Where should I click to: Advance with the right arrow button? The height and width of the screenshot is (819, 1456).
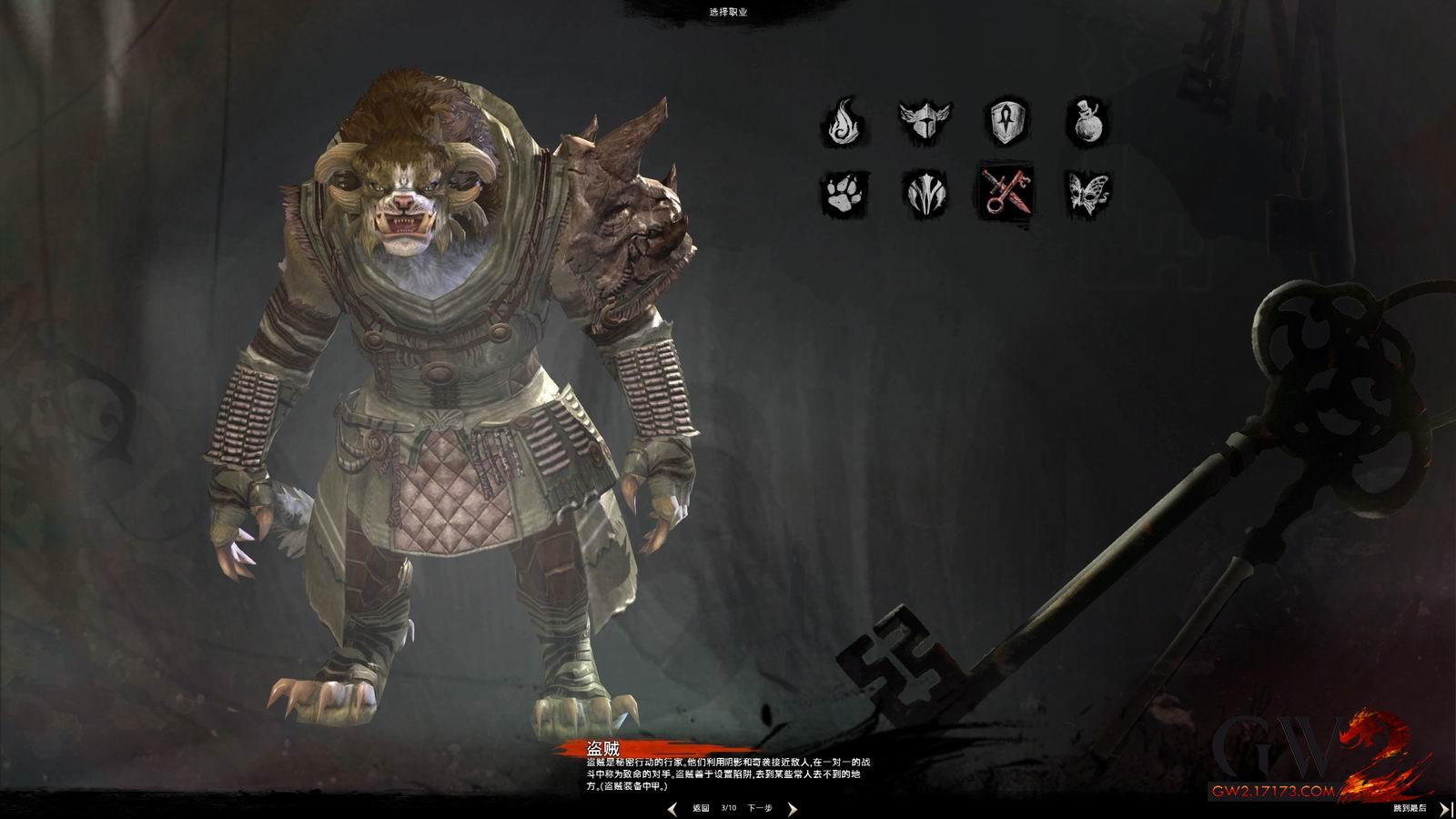click(x=792, y=808)
